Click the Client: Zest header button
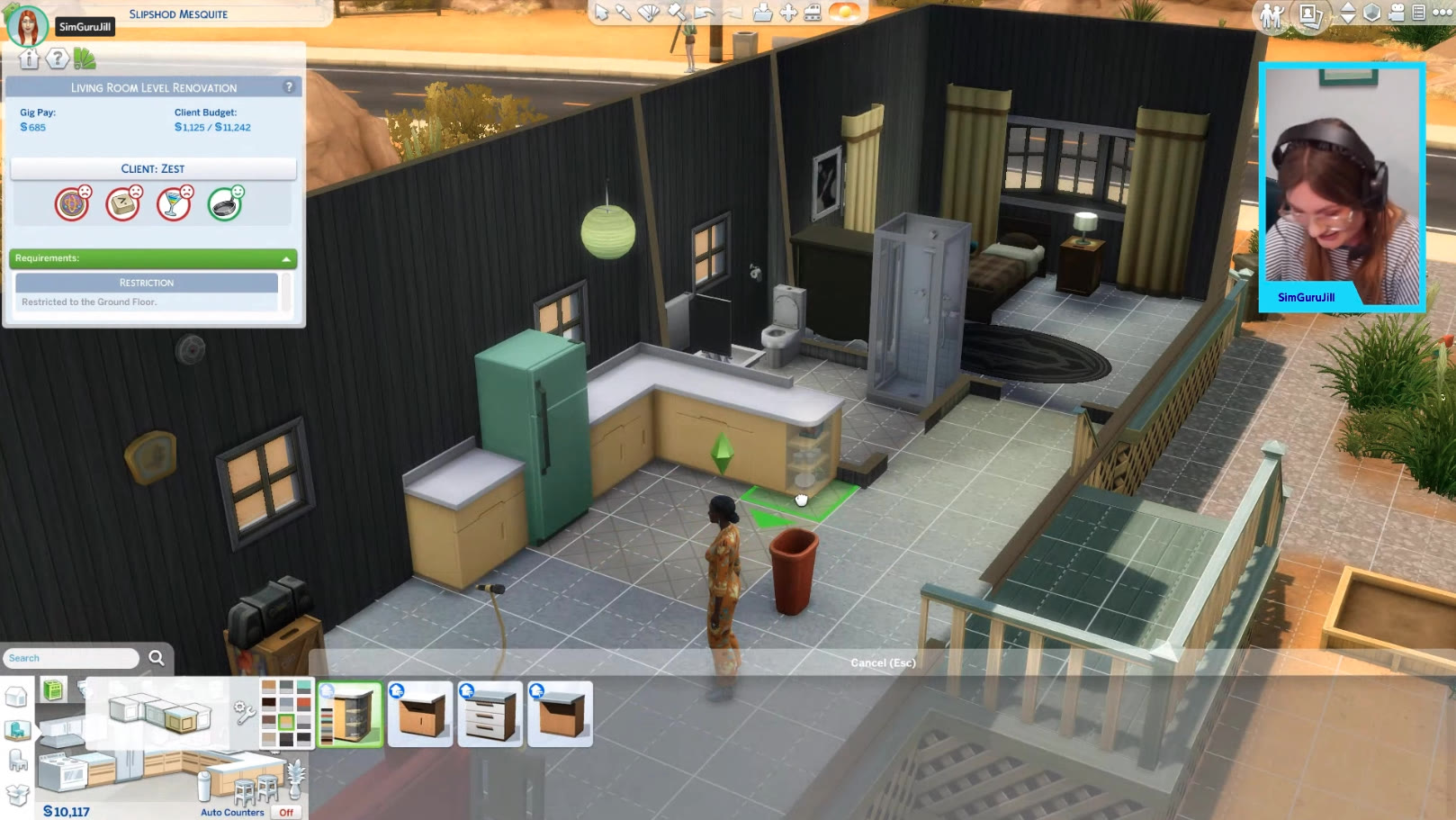 [x=153, y=169]
